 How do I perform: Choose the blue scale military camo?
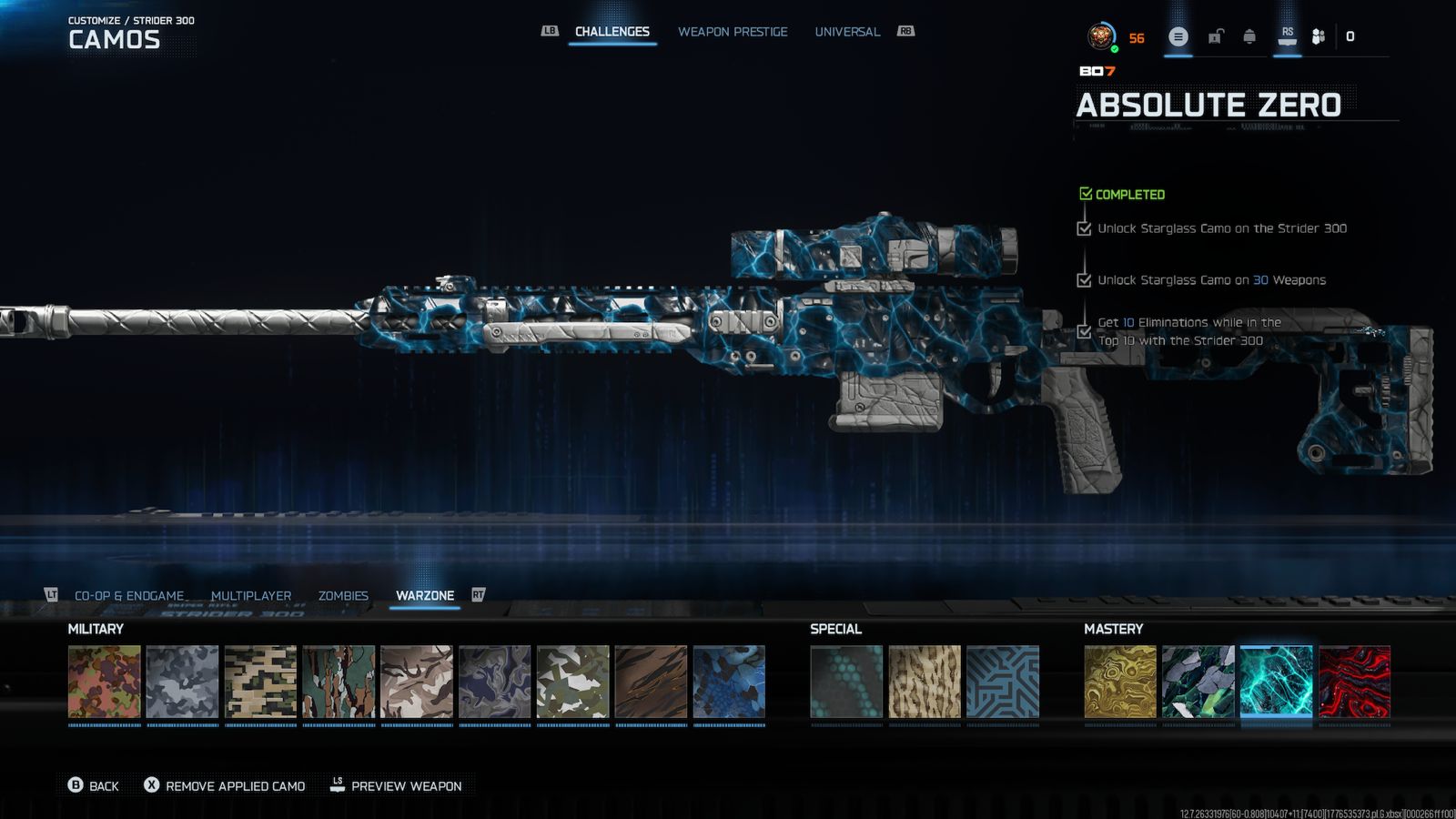coord(729,682)
